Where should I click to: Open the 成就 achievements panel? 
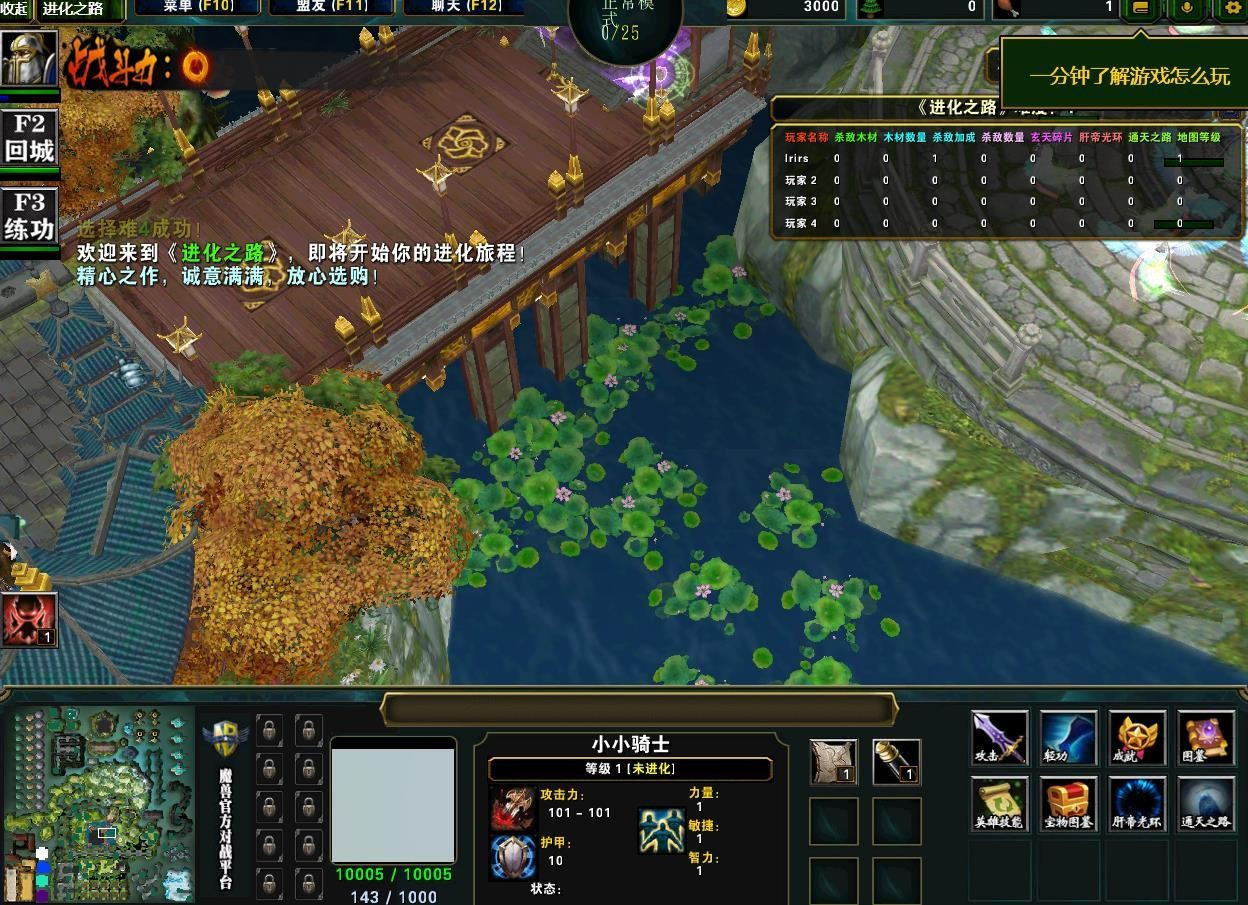1137,738
